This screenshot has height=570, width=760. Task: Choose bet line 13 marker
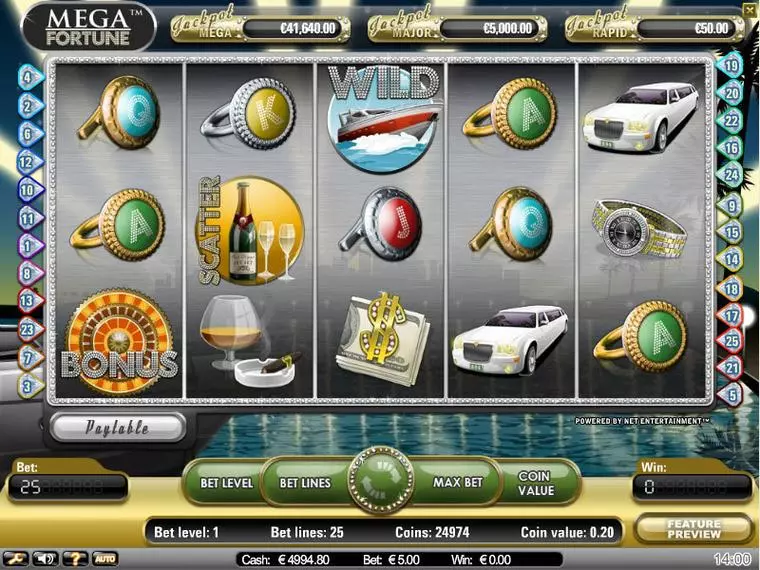pyautogui.click(x=27, y=299)
